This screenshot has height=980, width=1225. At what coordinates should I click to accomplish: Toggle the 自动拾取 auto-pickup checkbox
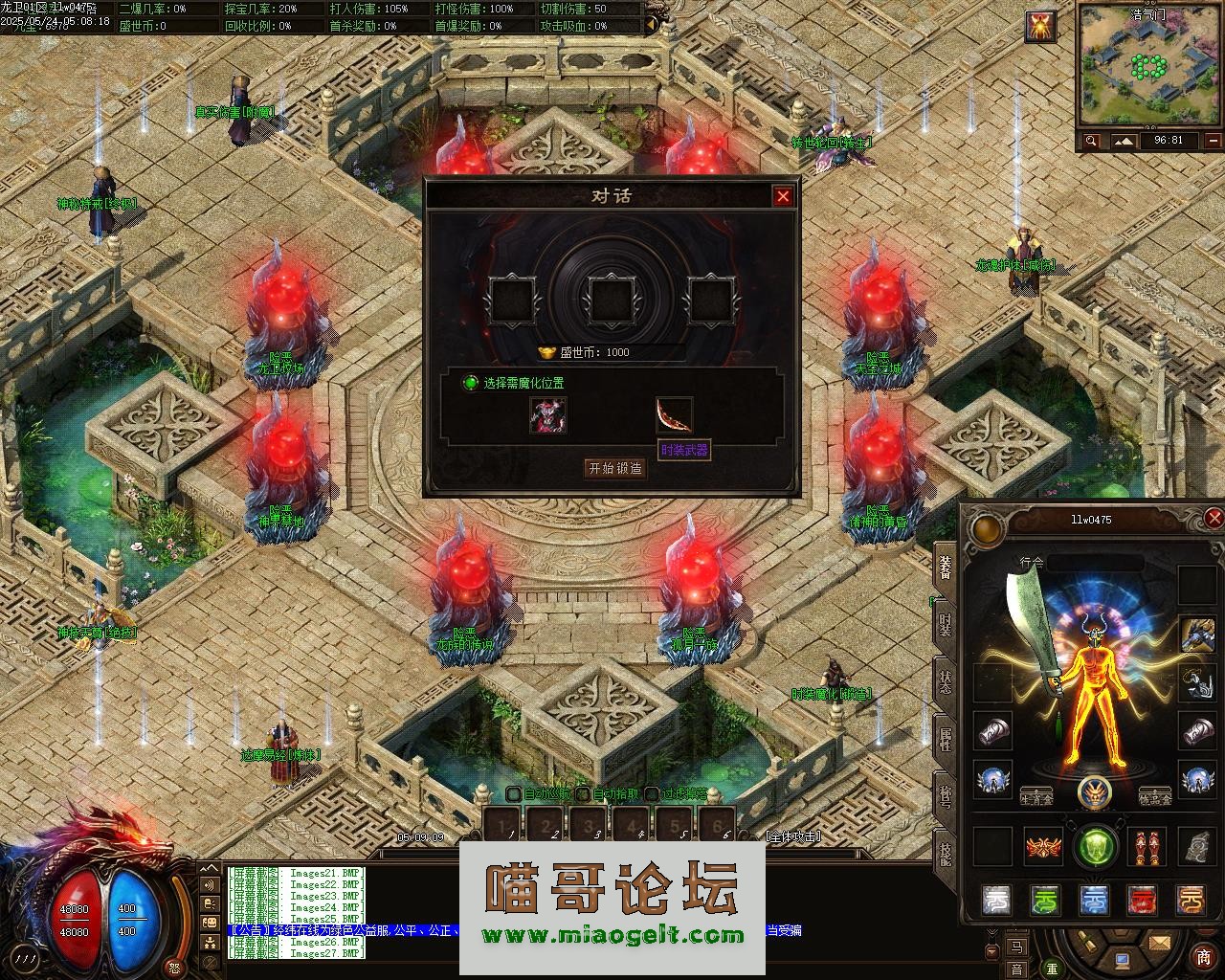click(583, 793)
